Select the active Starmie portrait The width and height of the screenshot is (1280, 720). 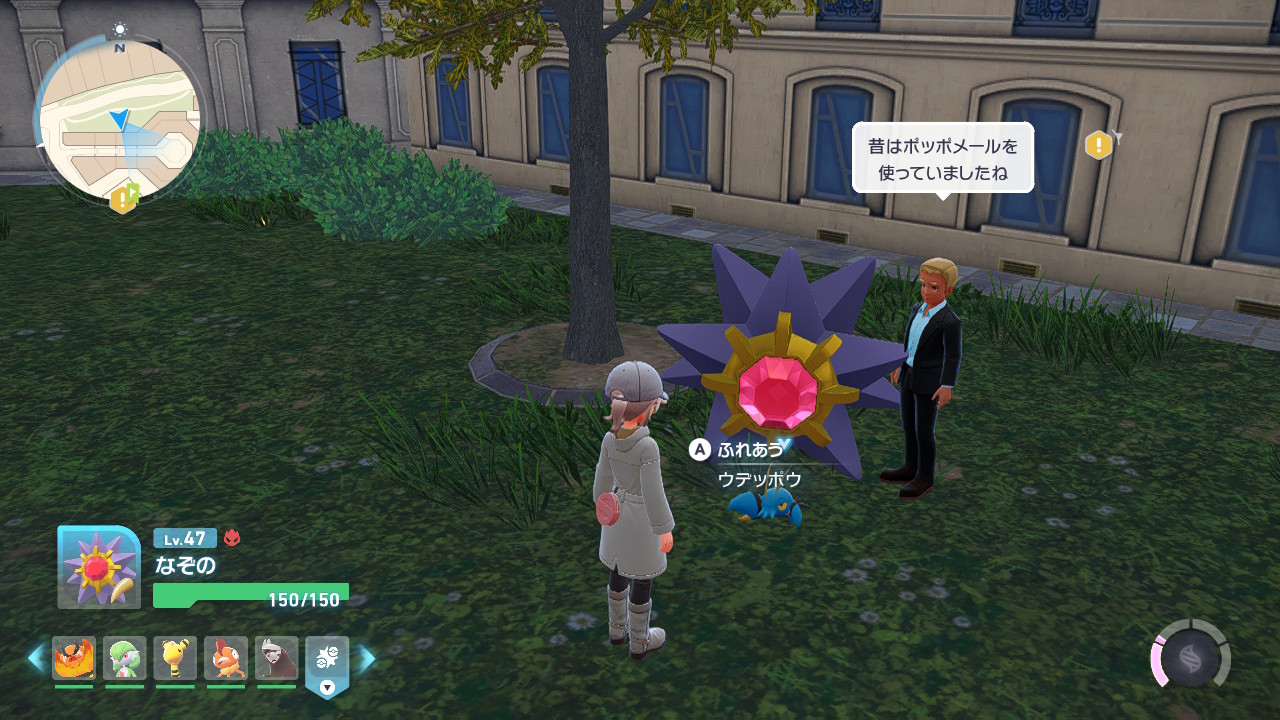98,567
